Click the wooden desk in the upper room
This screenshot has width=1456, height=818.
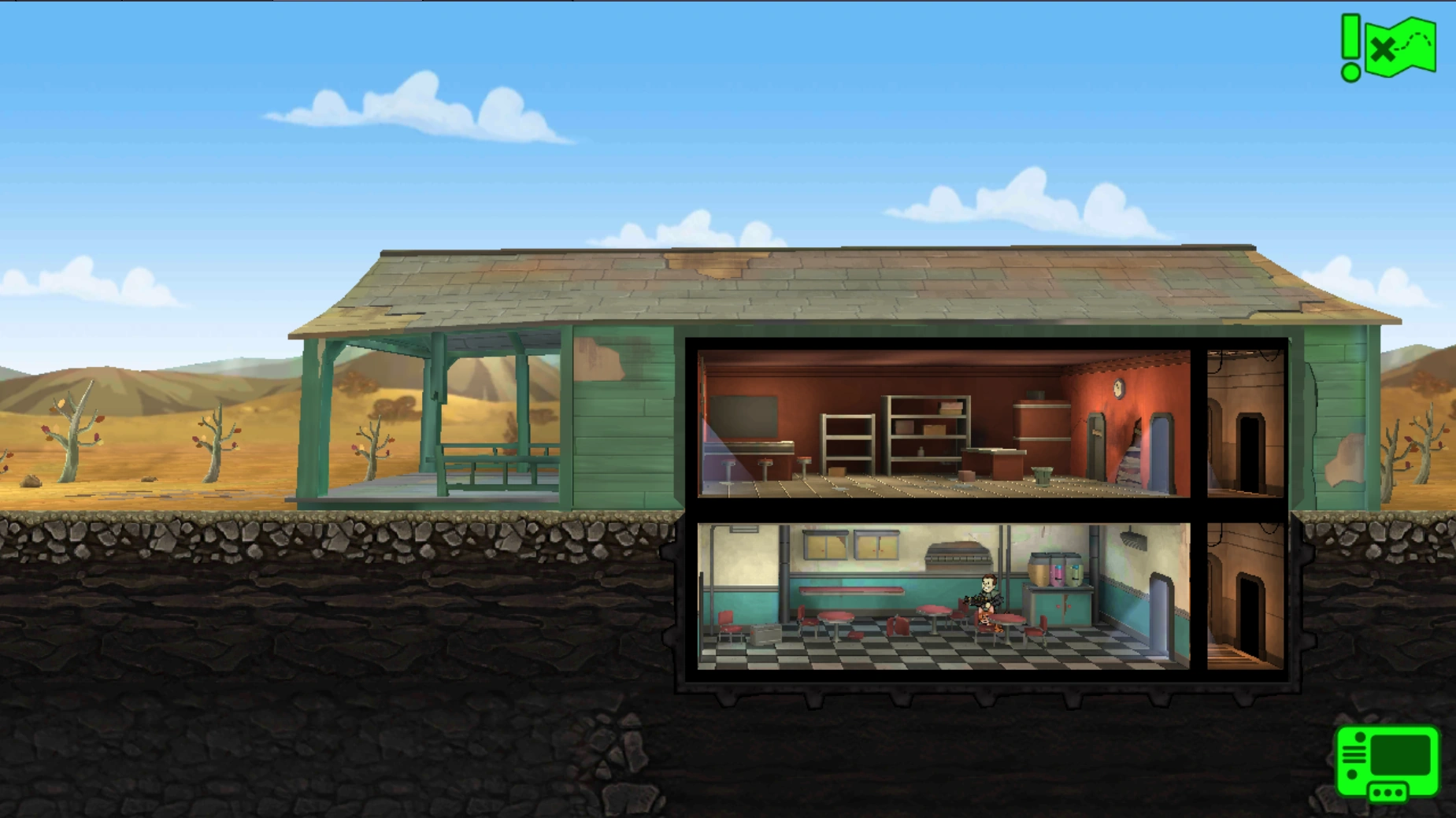[993, 464]
